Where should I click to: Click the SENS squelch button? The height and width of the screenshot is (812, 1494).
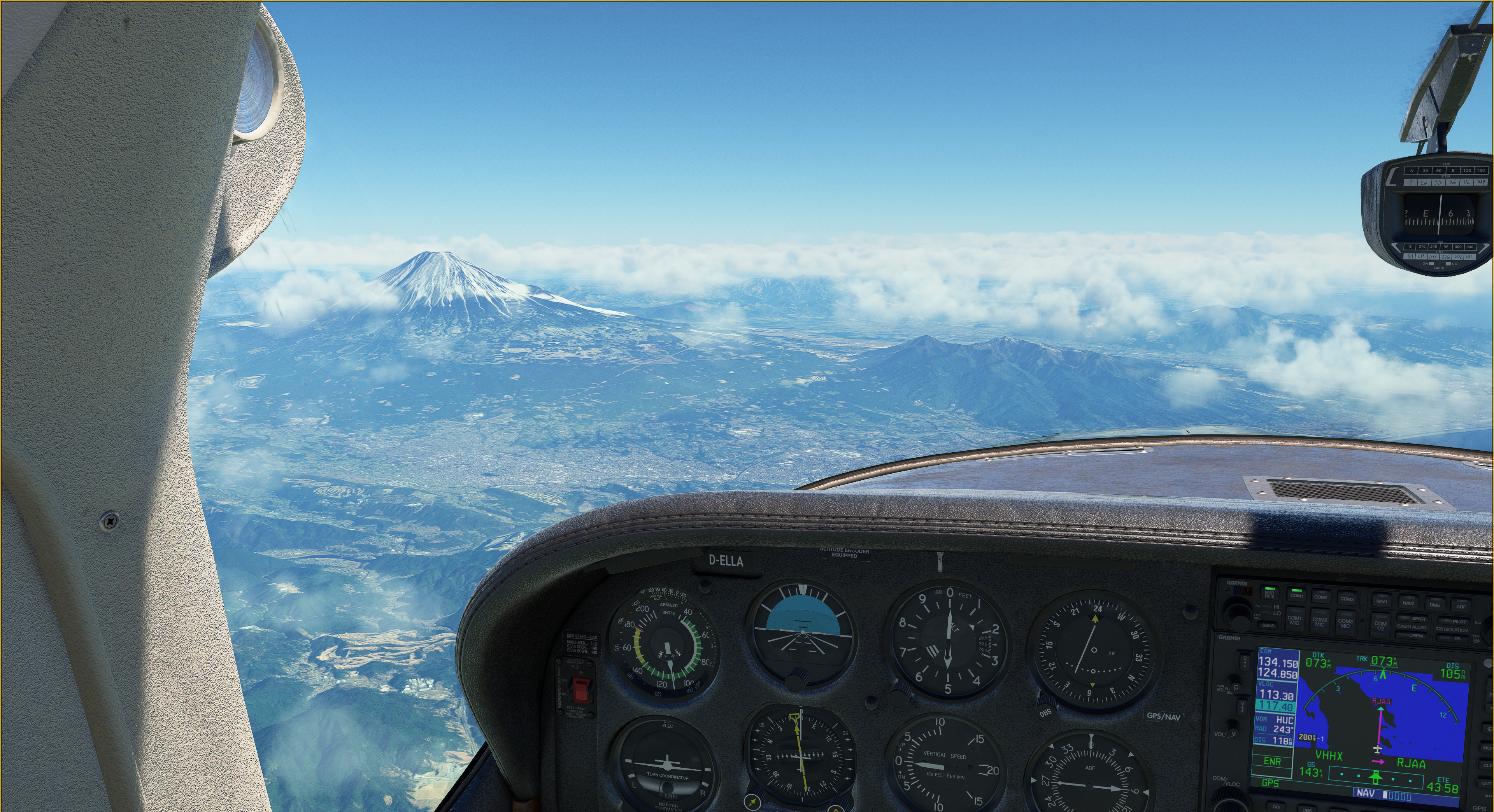1268,625
